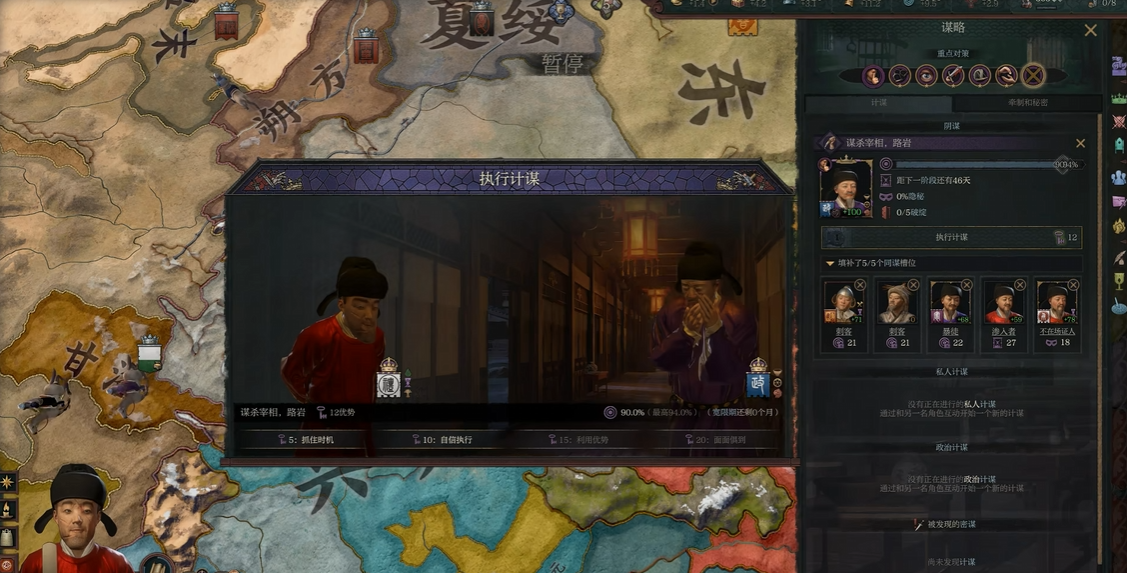Select the 不在场证人 agent portrait
Image resolution: width=1127 pixels, height=573 pixels.
tap(1056, 301)
